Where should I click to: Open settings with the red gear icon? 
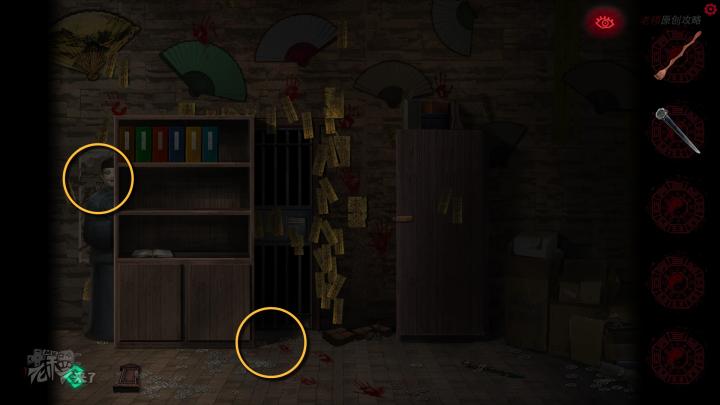710,10
